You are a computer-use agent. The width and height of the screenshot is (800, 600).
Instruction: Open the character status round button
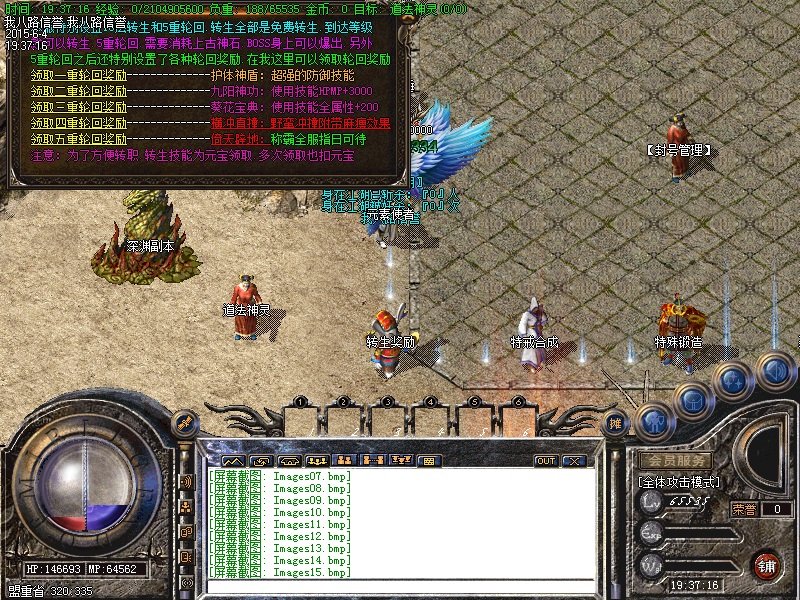(654, 421)
